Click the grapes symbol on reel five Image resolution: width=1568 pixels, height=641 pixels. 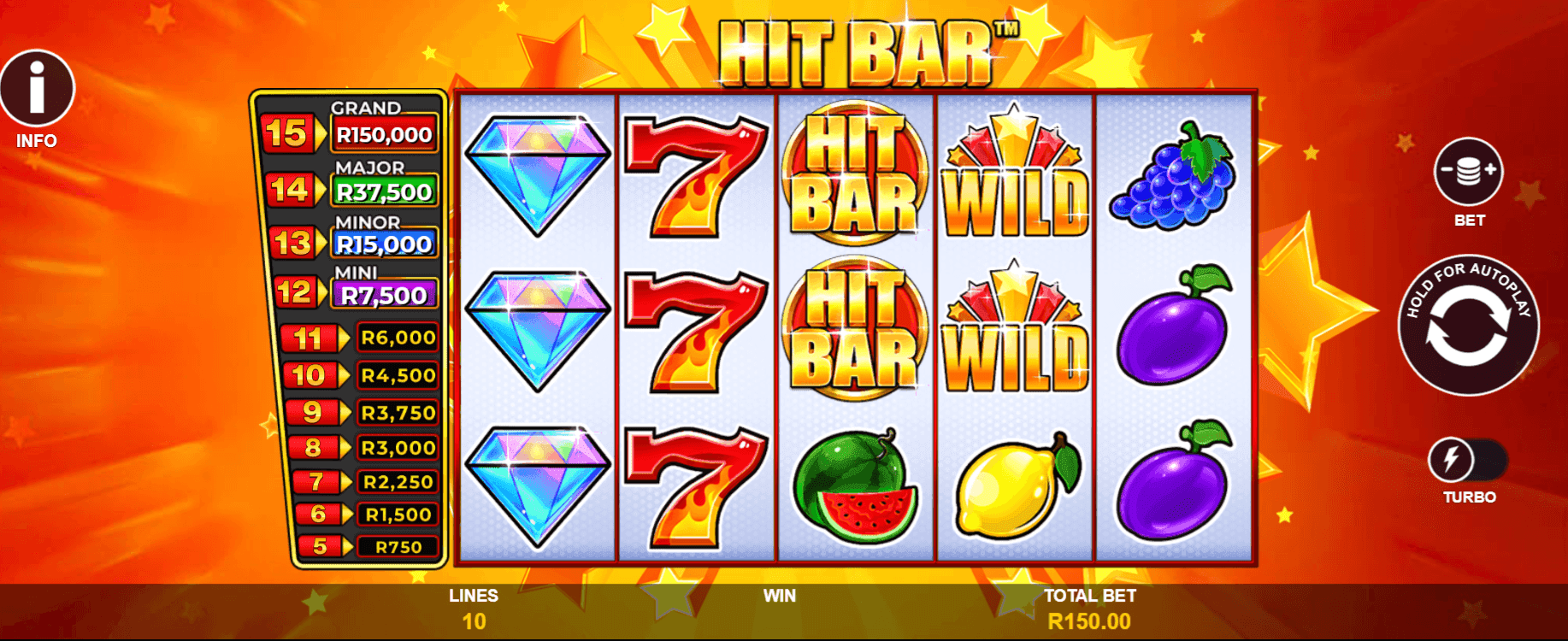pyautogui.click(x=1171, y=184)
